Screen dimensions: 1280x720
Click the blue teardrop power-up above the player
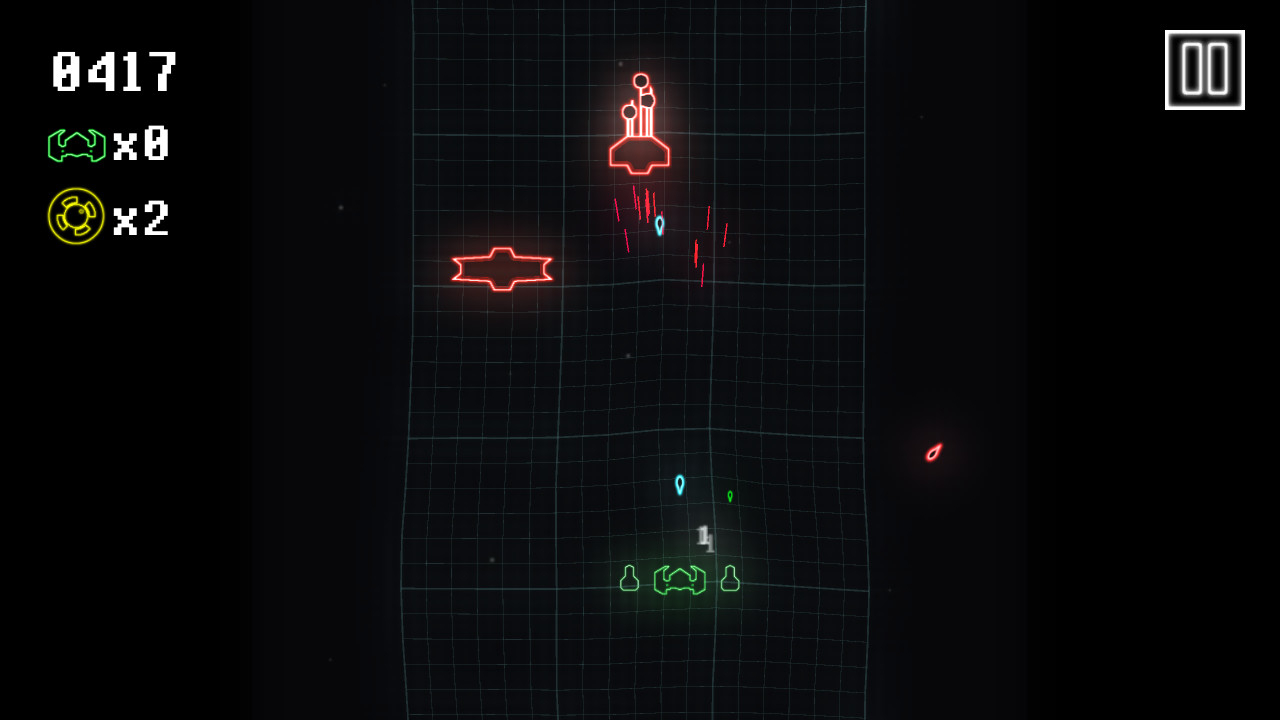(680, 486)
